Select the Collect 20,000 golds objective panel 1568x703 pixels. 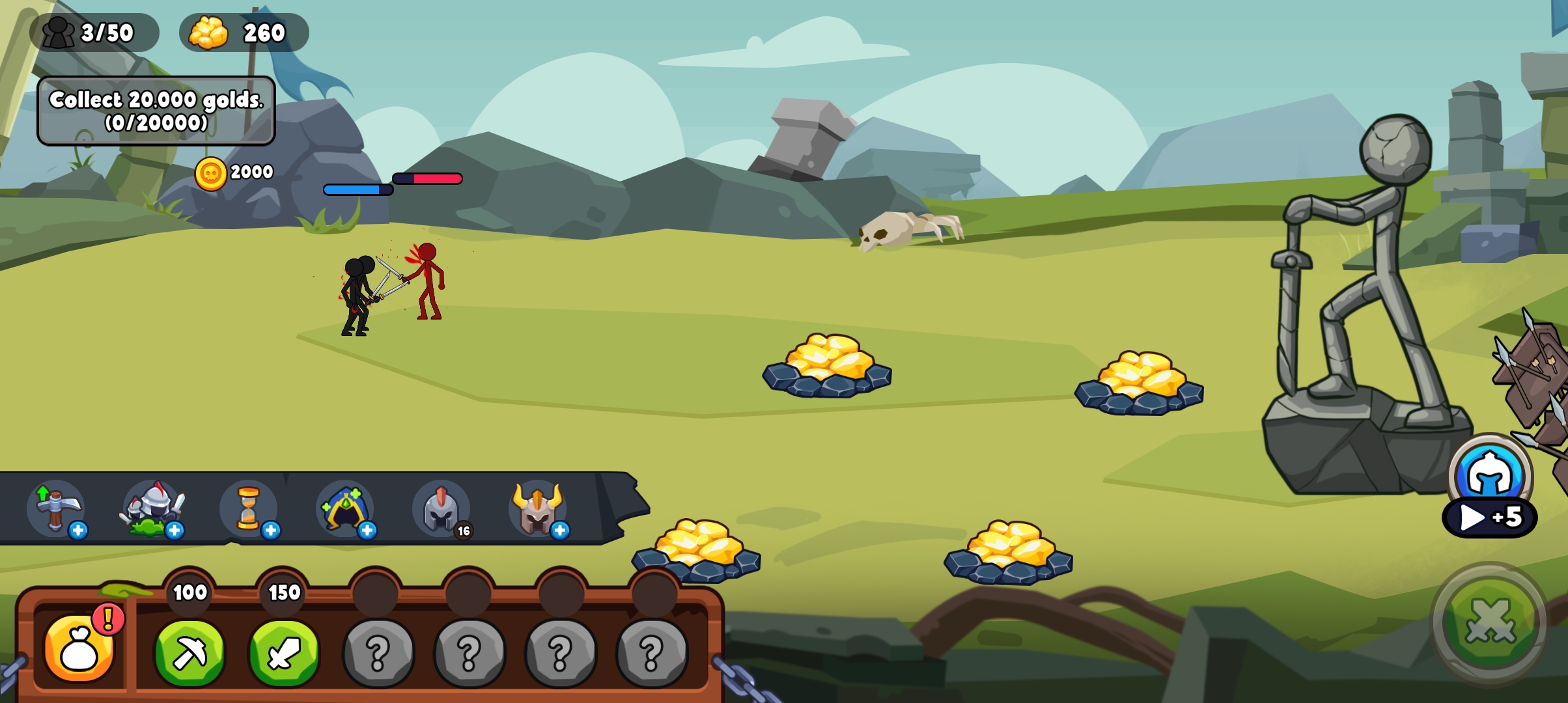pos(156,111)
